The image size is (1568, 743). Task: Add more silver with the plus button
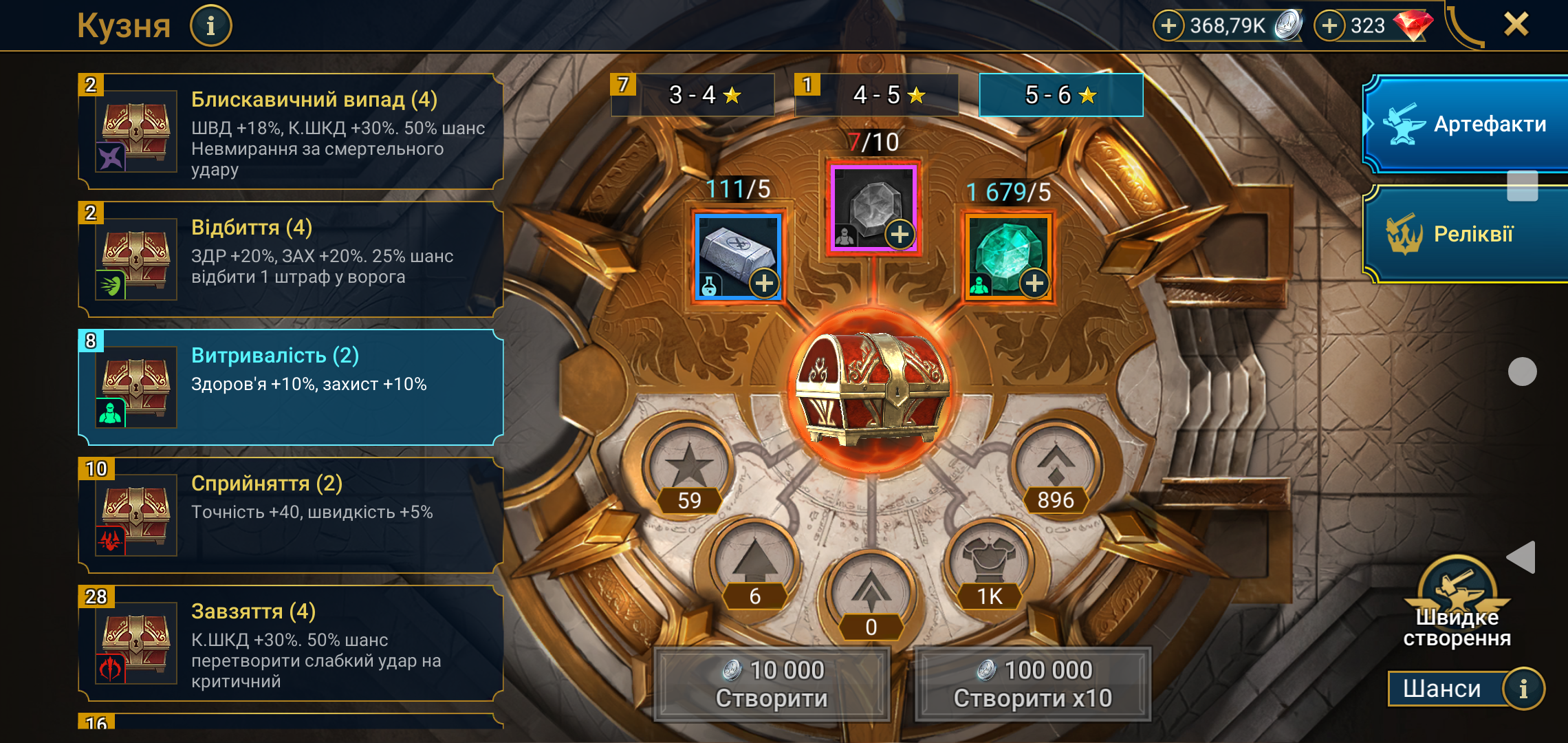point(1168,26)
